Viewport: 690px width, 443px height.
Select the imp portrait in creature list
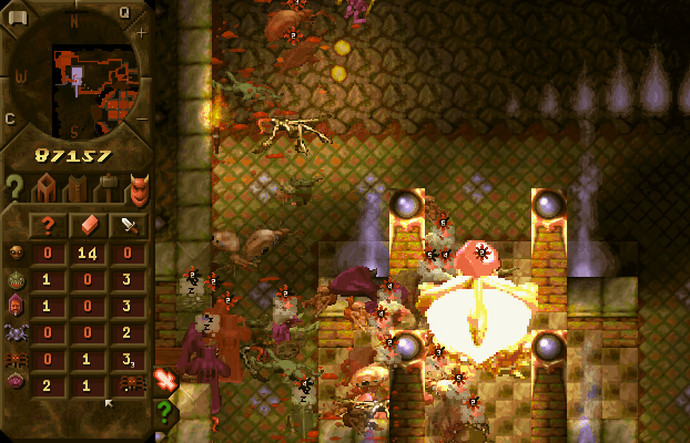15,253
